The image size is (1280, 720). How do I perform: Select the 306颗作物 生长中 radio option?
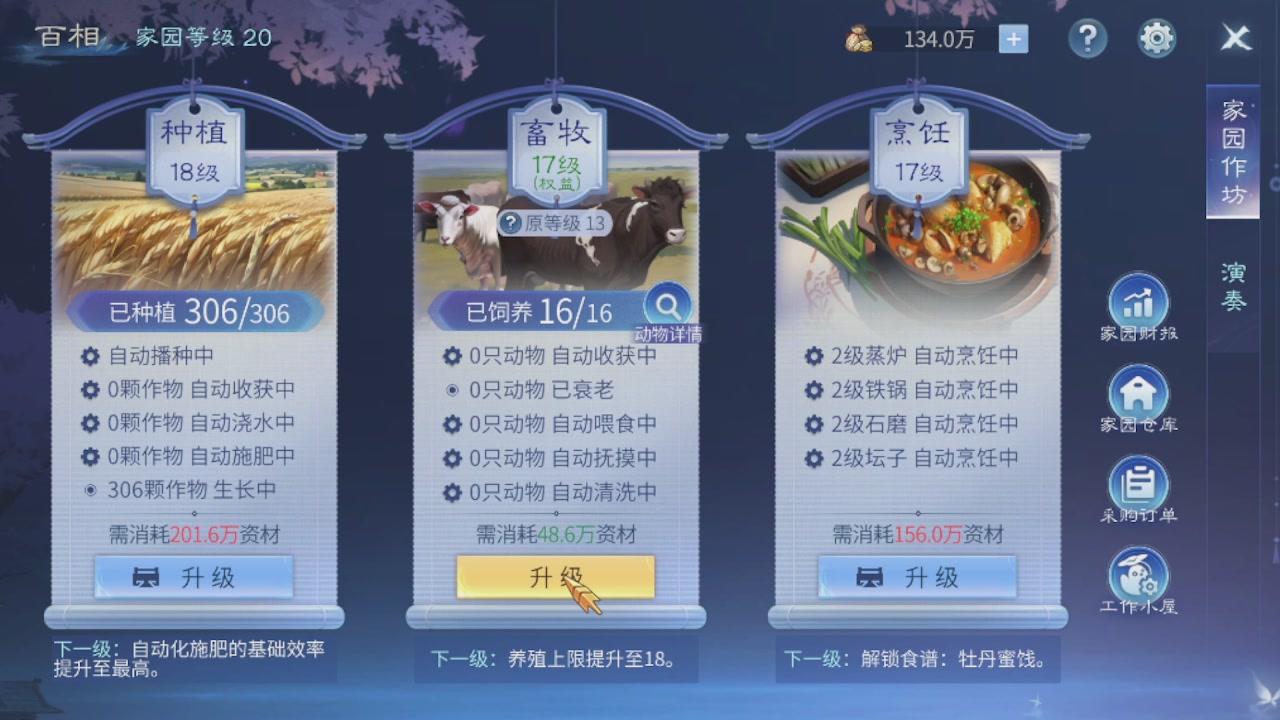(90, 489)
